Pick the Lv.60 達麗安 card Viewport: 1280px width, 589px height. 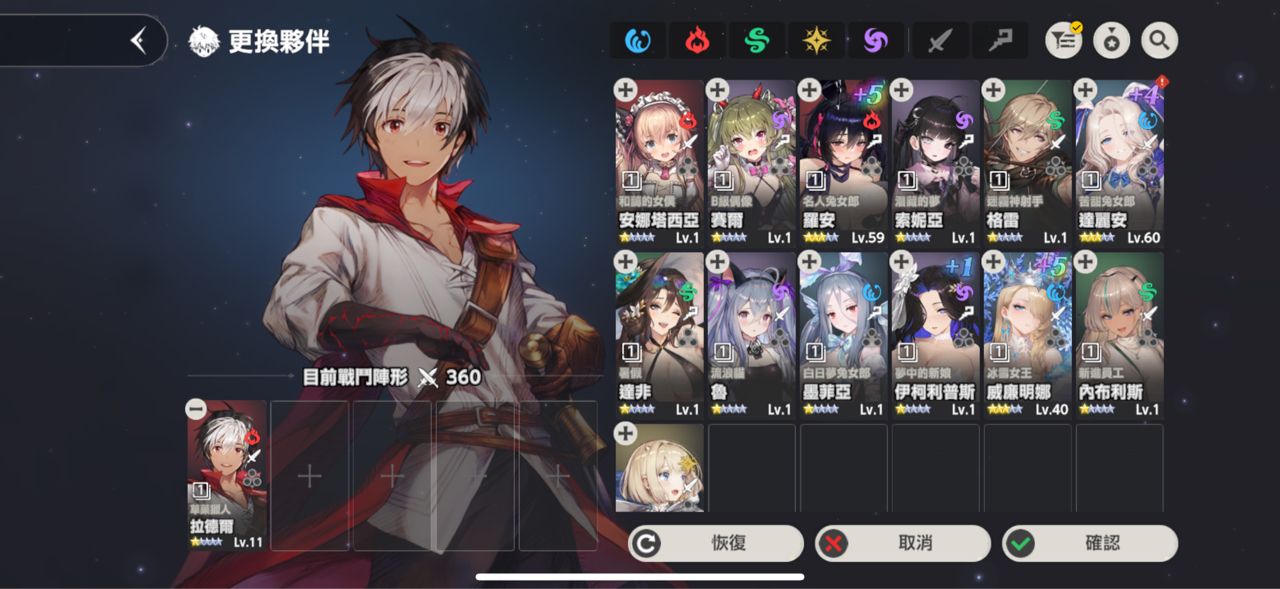point(1119,164)
